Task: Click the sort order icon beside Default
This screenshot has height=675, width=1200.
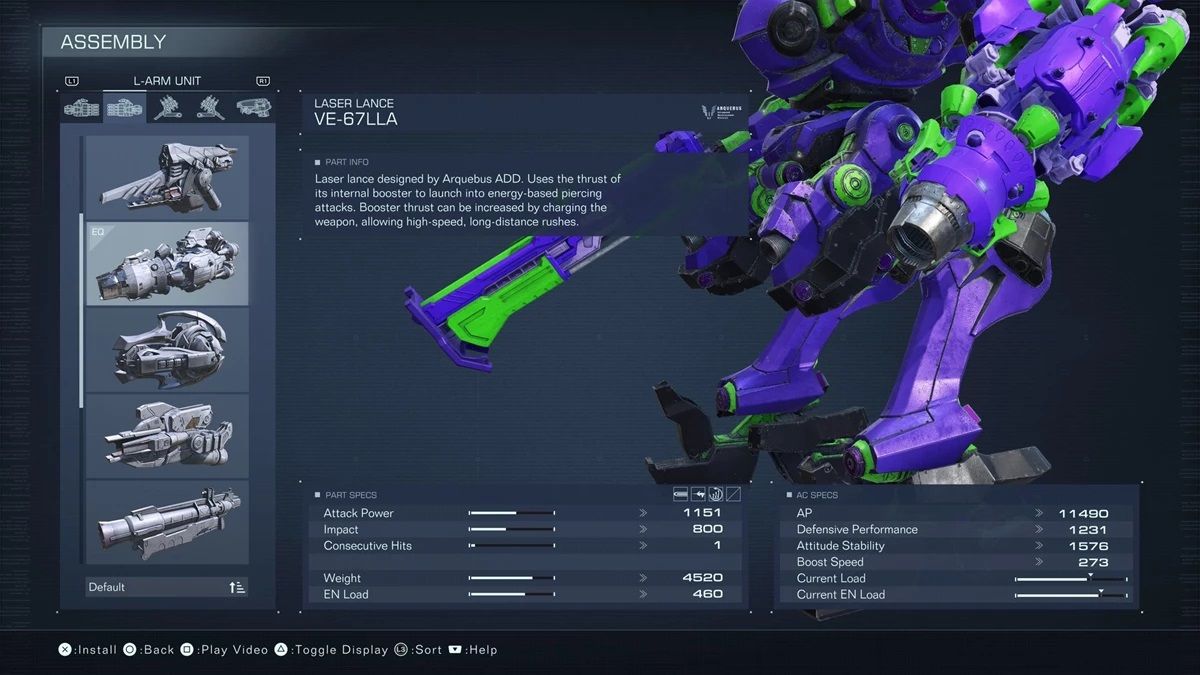Action: [237, 587]
